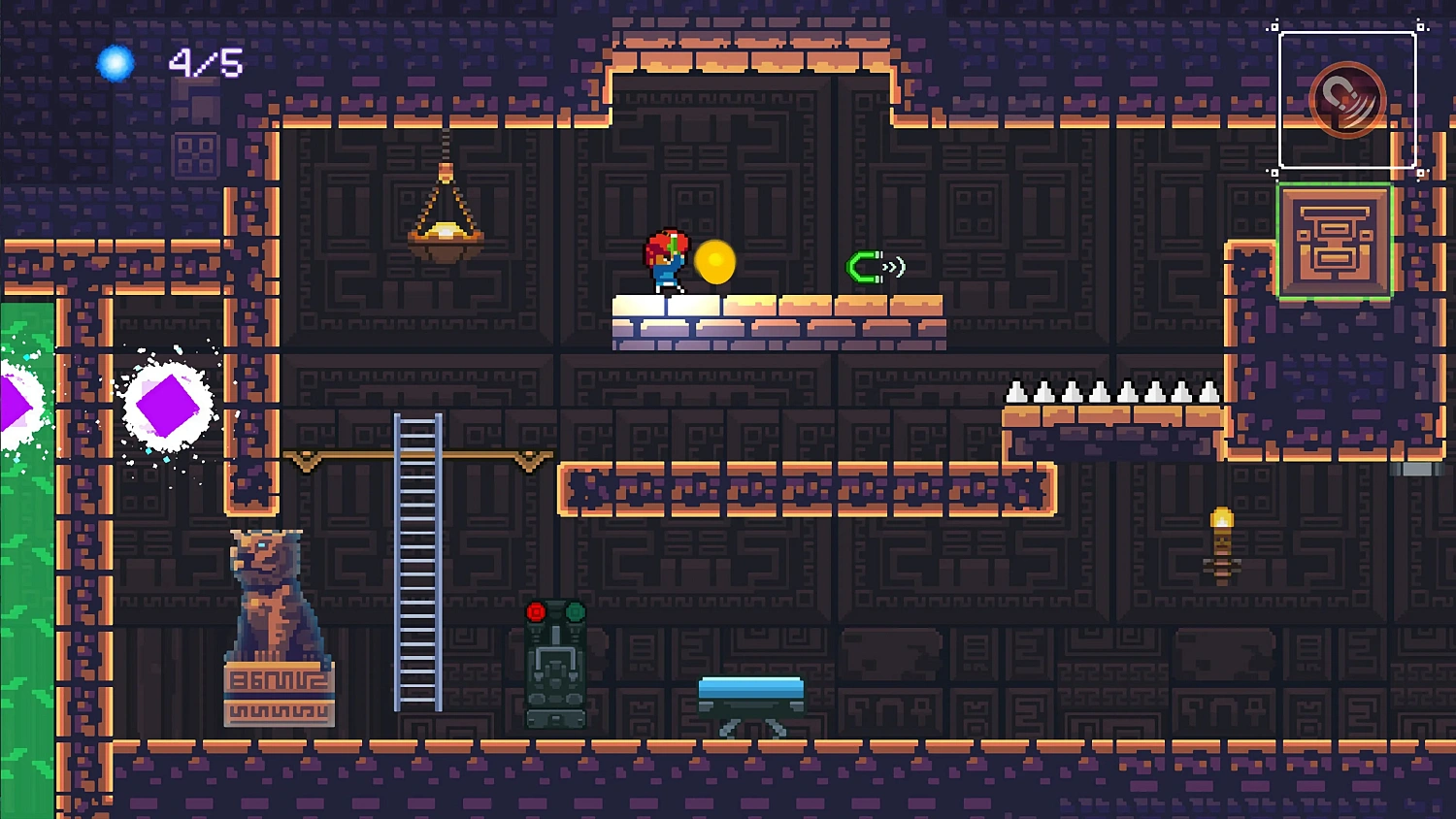Image resolution: width=1456 pixels, height=819 pixels.
Task: Click the yellow energy orb near the player
Action: 716,263
